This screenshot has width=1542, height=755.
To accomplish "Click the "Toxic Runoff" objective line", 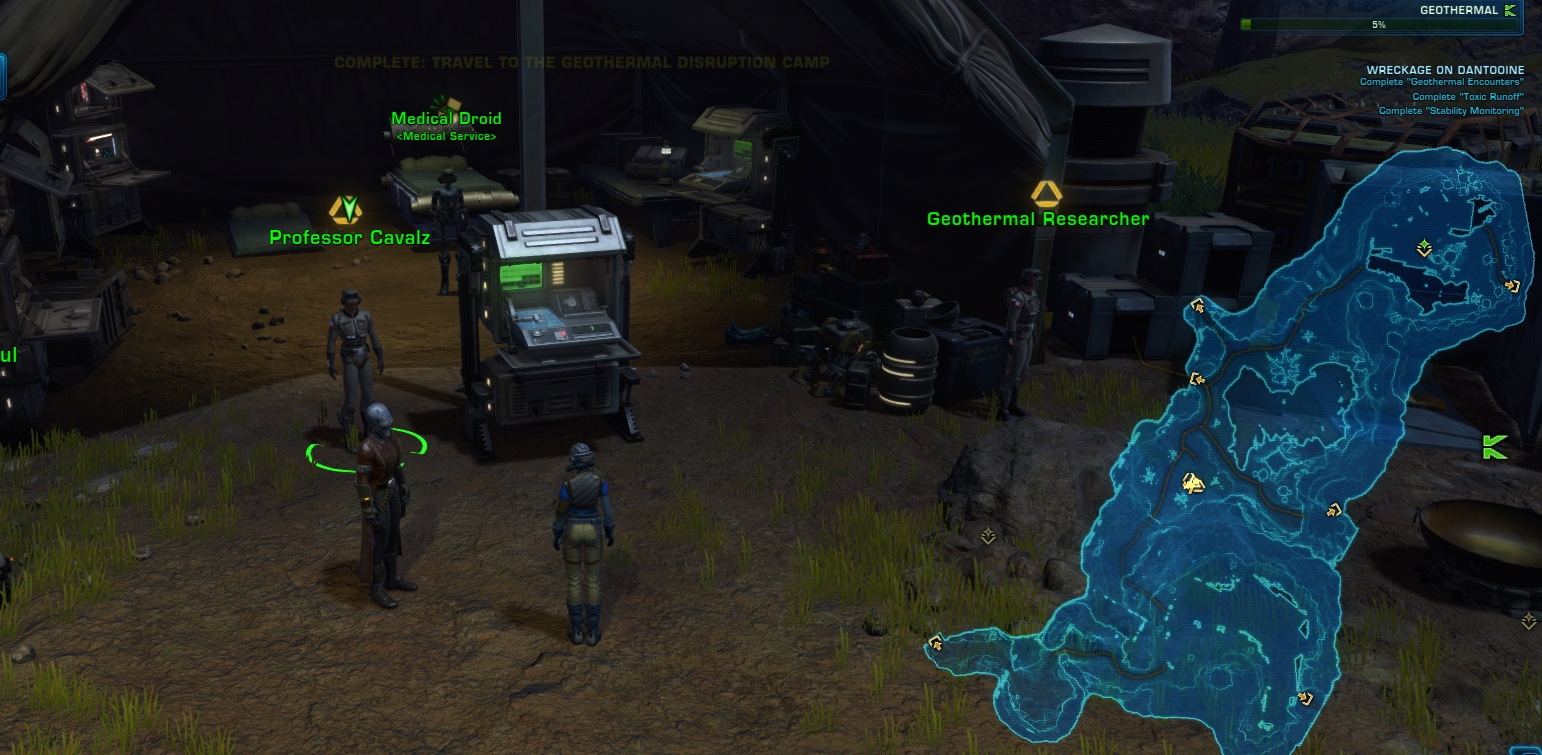I will [x=1467, y=97].
